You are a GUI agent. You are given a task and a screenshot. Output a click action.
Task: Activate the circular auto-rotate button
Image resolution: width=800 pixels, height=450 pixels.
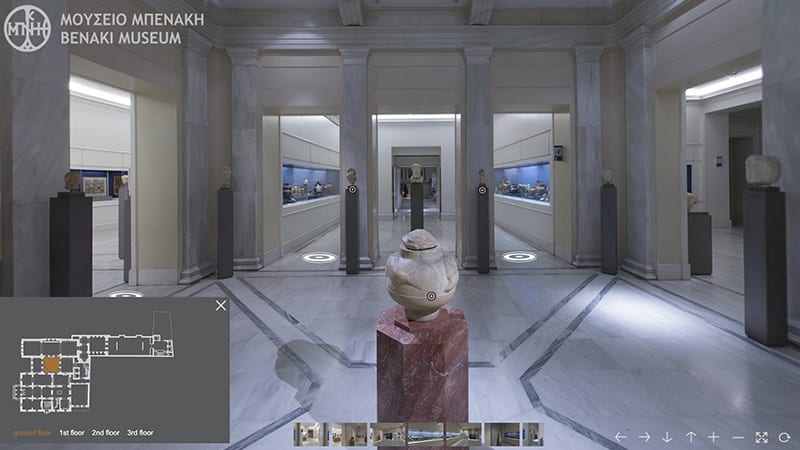[x=785, y=437]
